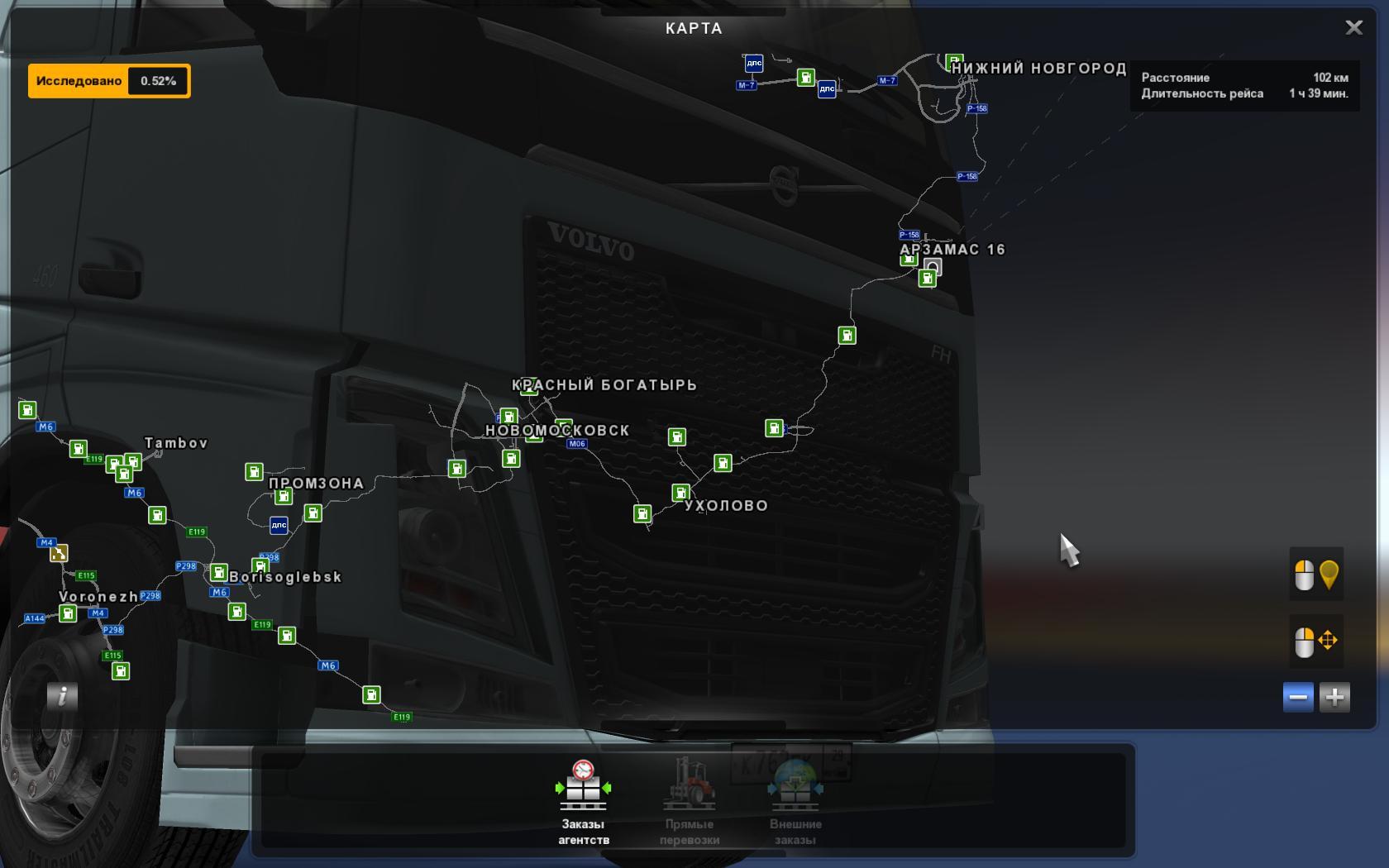This screenshot has width=1389, height=868.
Task: Click the yellow road works marker near Voronezh
Action: (x=59, y=553)
